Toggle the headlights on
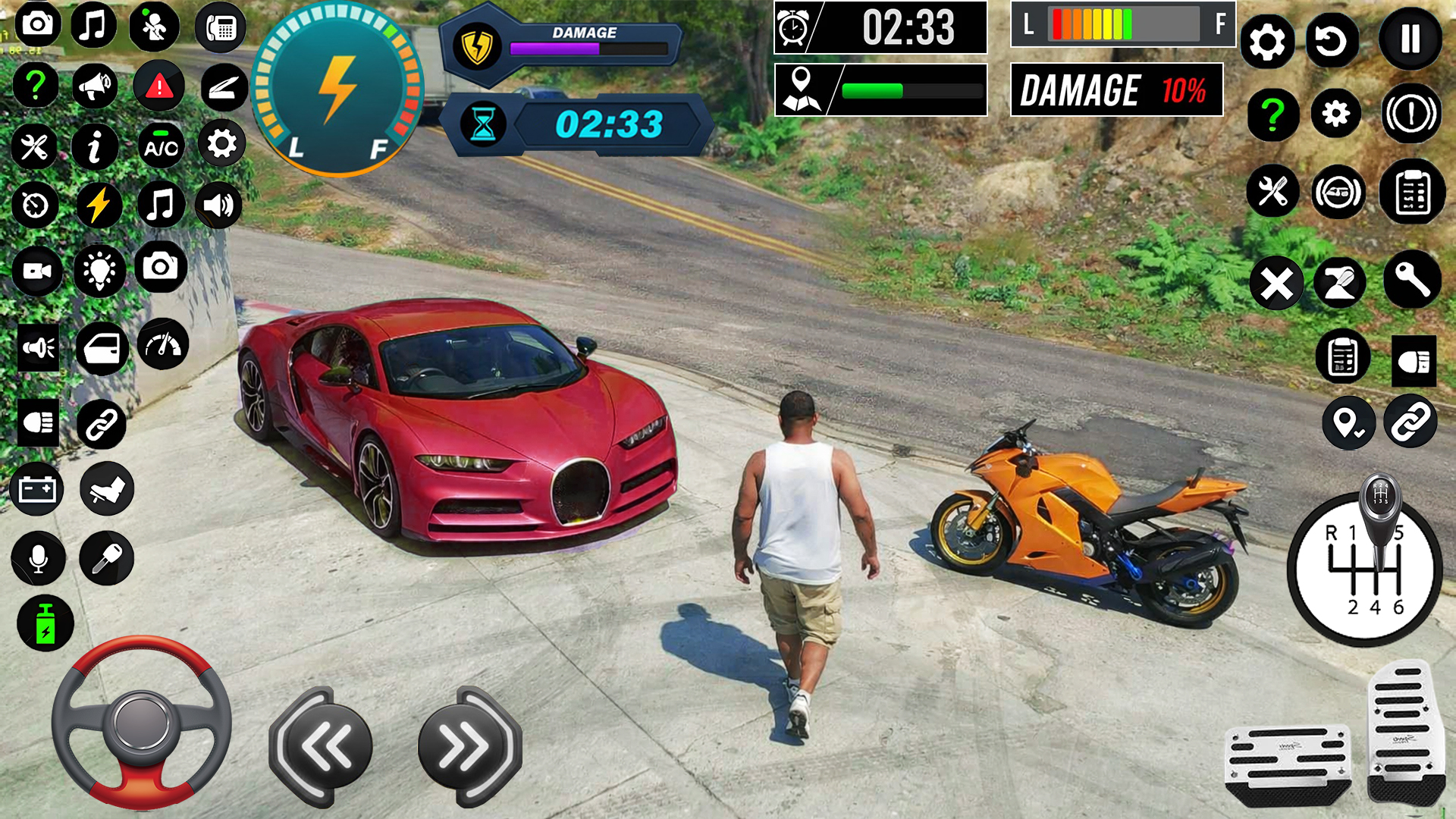 coord(38,423)
